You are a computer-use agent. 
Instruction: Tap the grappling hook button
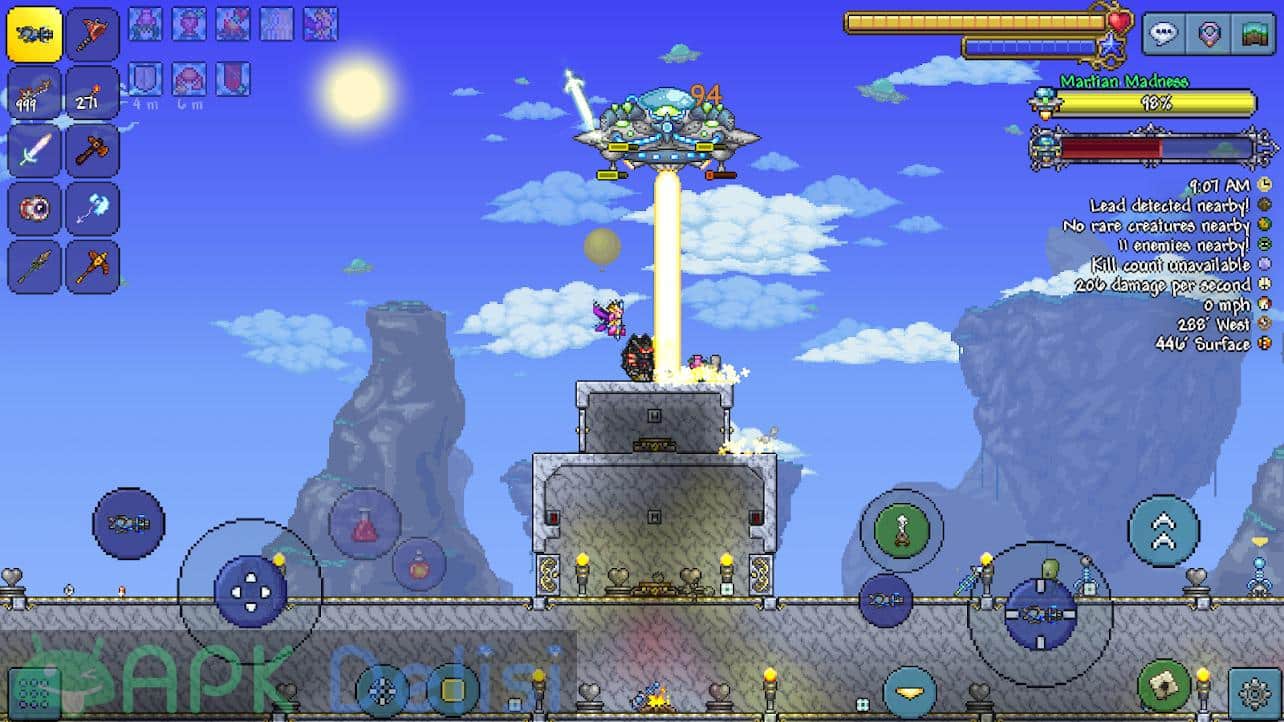point(901,530)
